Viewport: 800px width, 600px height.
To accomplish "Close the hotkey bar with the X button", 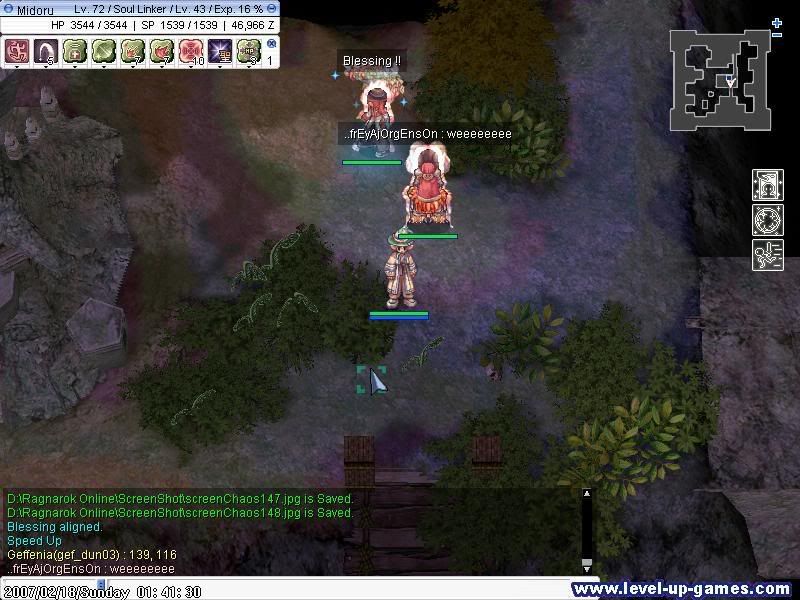I will [x=272, y=44].
